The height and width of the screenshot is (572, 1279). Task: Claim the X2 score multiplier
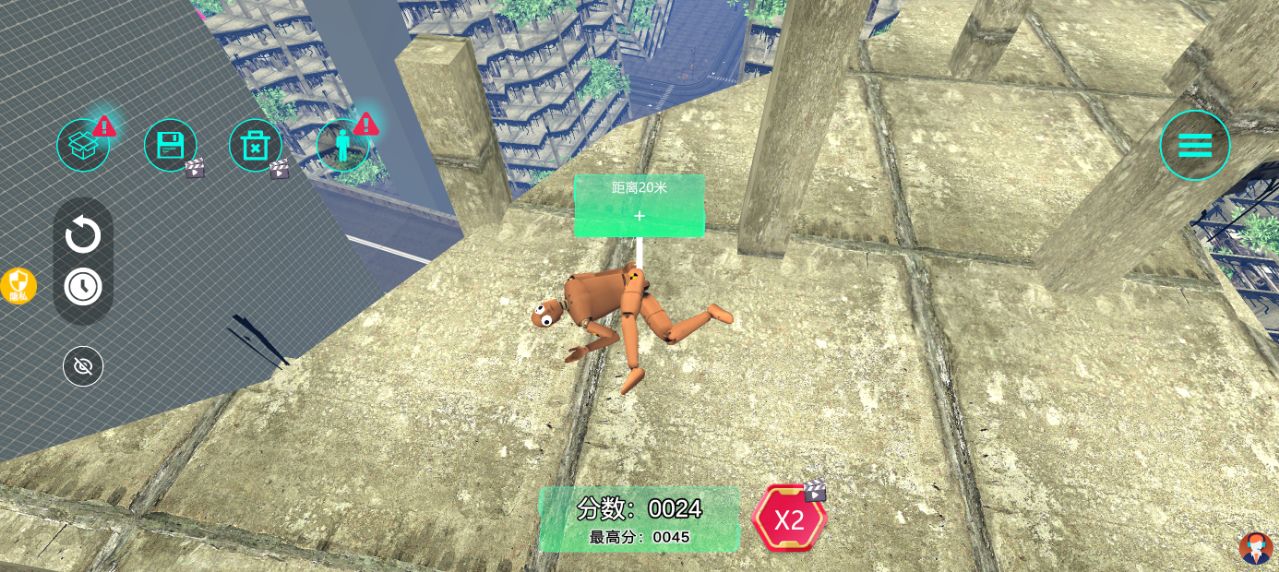(x=789, y=519)
